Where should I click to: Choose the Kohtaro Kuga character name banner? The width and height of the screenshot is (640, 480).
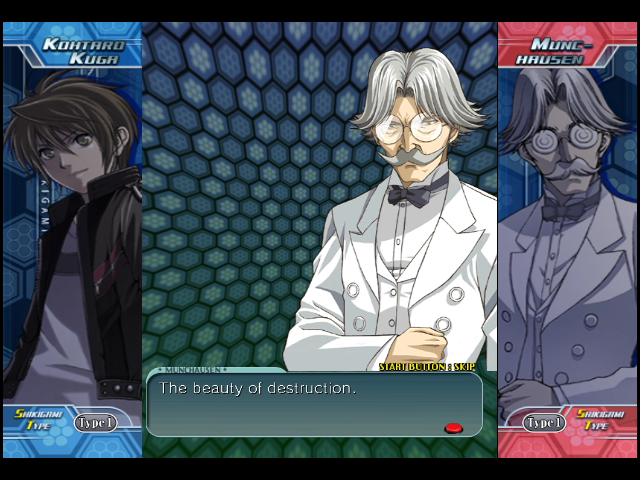(x=82, y=50)
